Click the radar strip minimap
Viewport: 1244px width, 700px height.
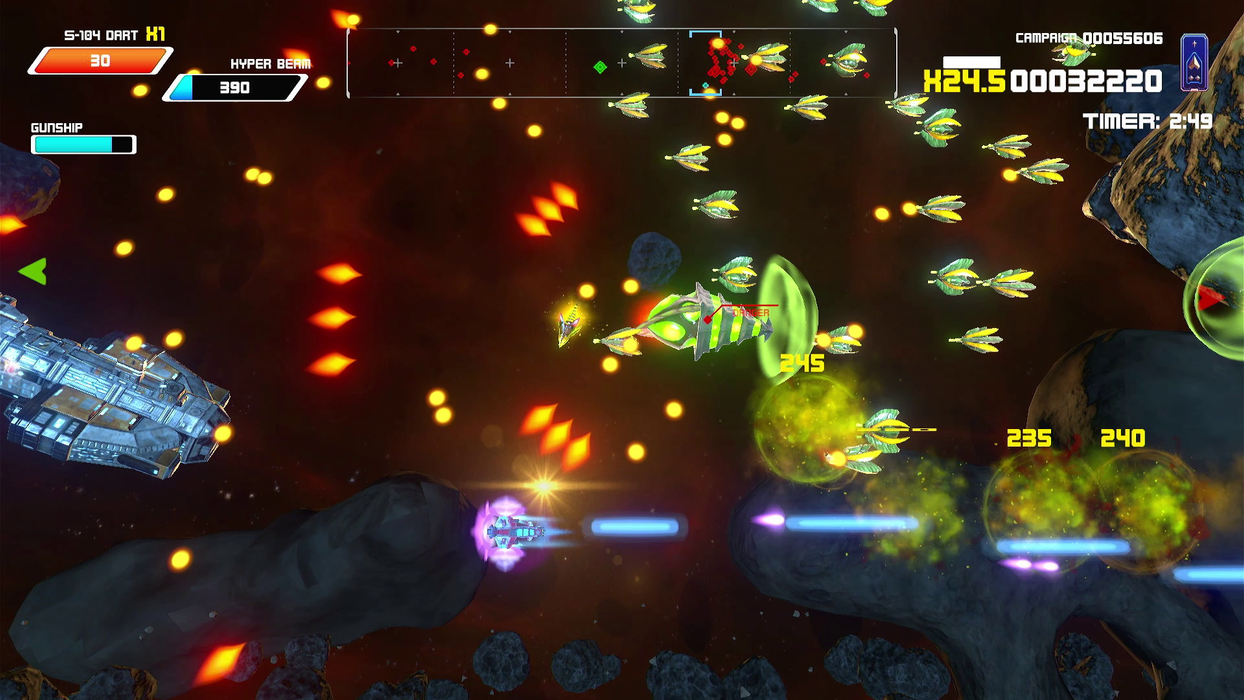621,63
